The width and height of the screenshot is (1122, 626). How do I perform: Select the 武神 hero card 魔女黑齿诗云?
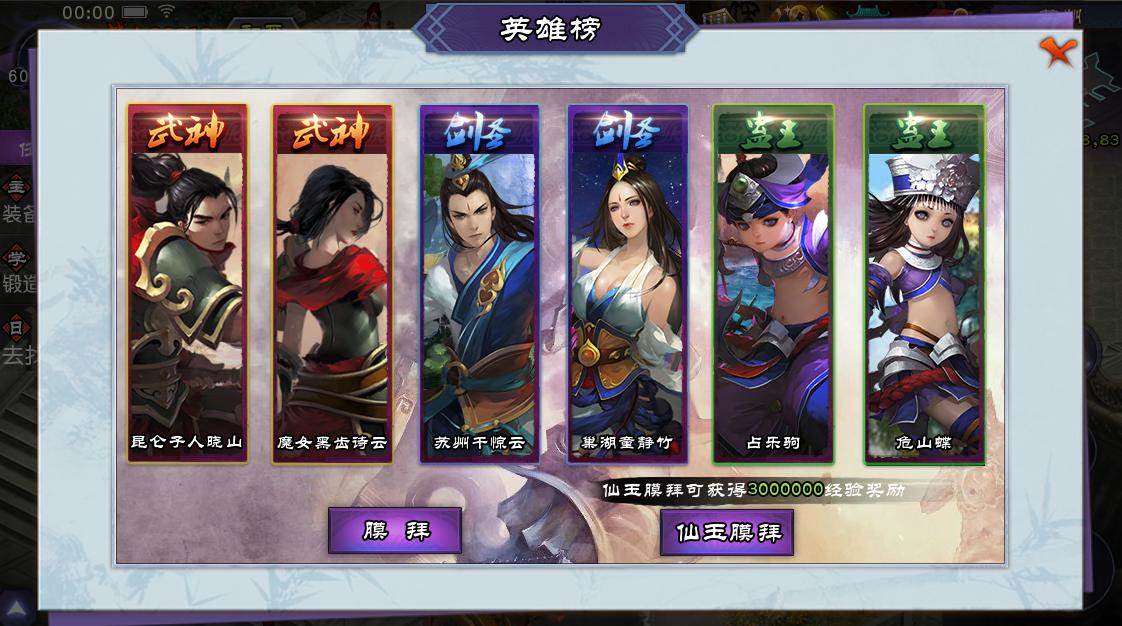[332, 284]
